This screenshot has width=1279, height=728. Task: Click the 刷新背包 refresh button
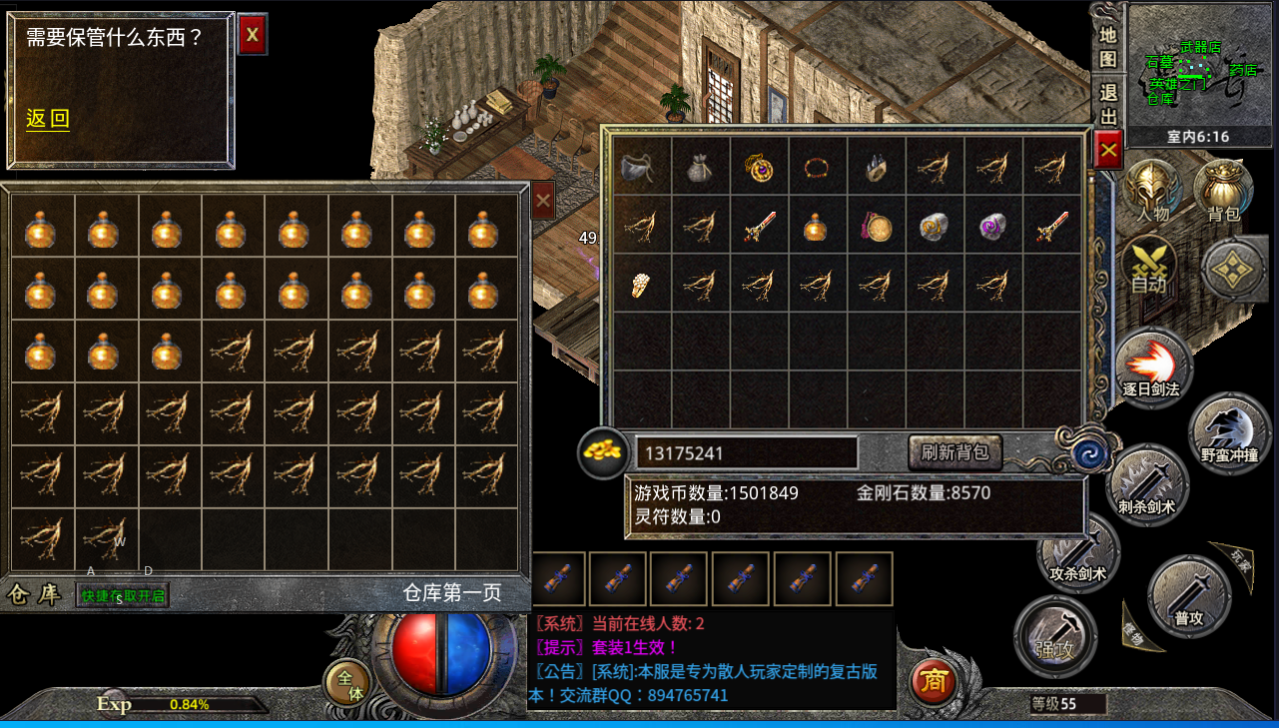click(x=955, y=452)
